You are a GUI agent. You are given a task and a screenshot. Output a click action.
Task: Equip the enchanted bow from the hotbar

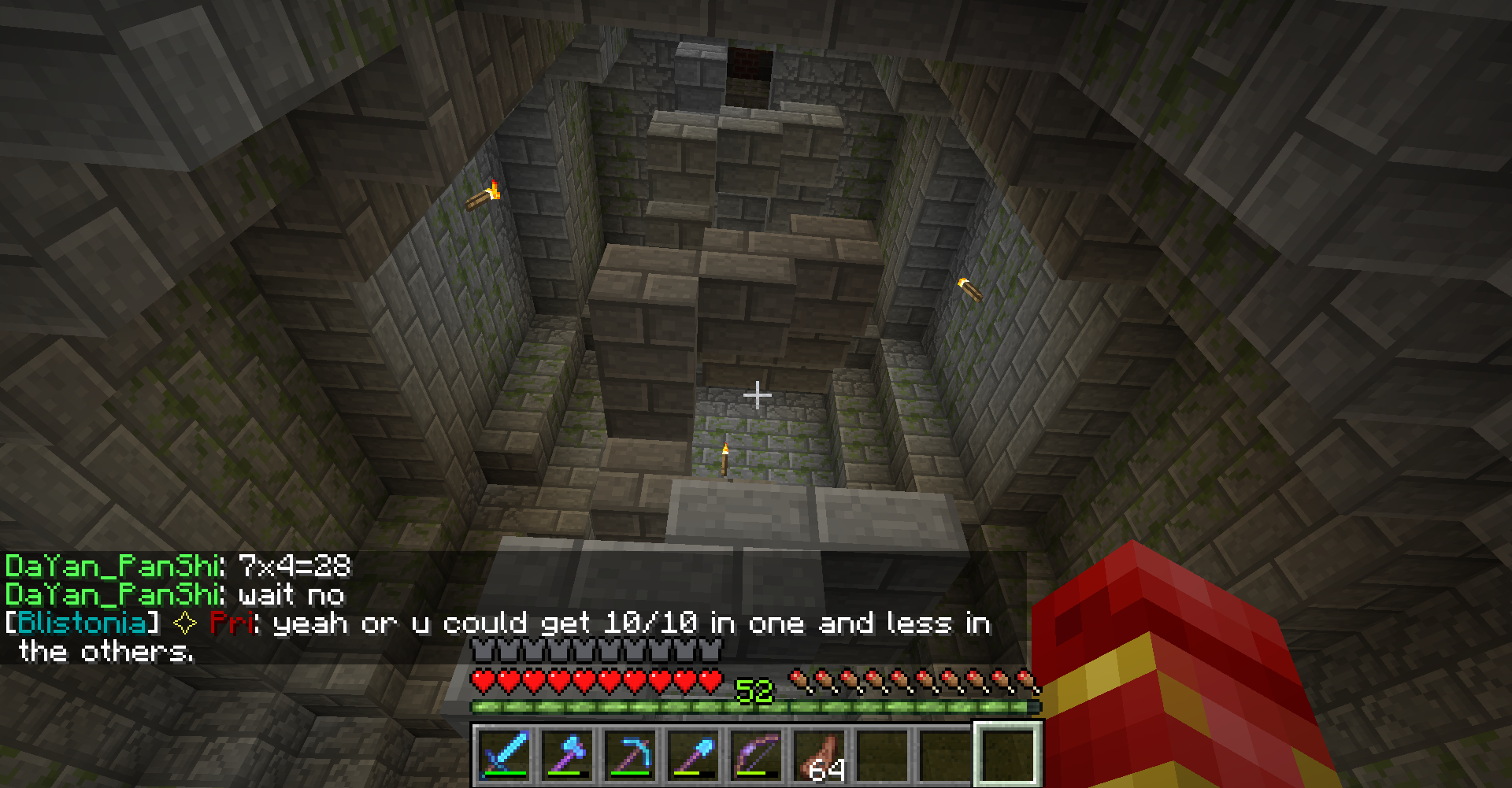tap(757, 754)
